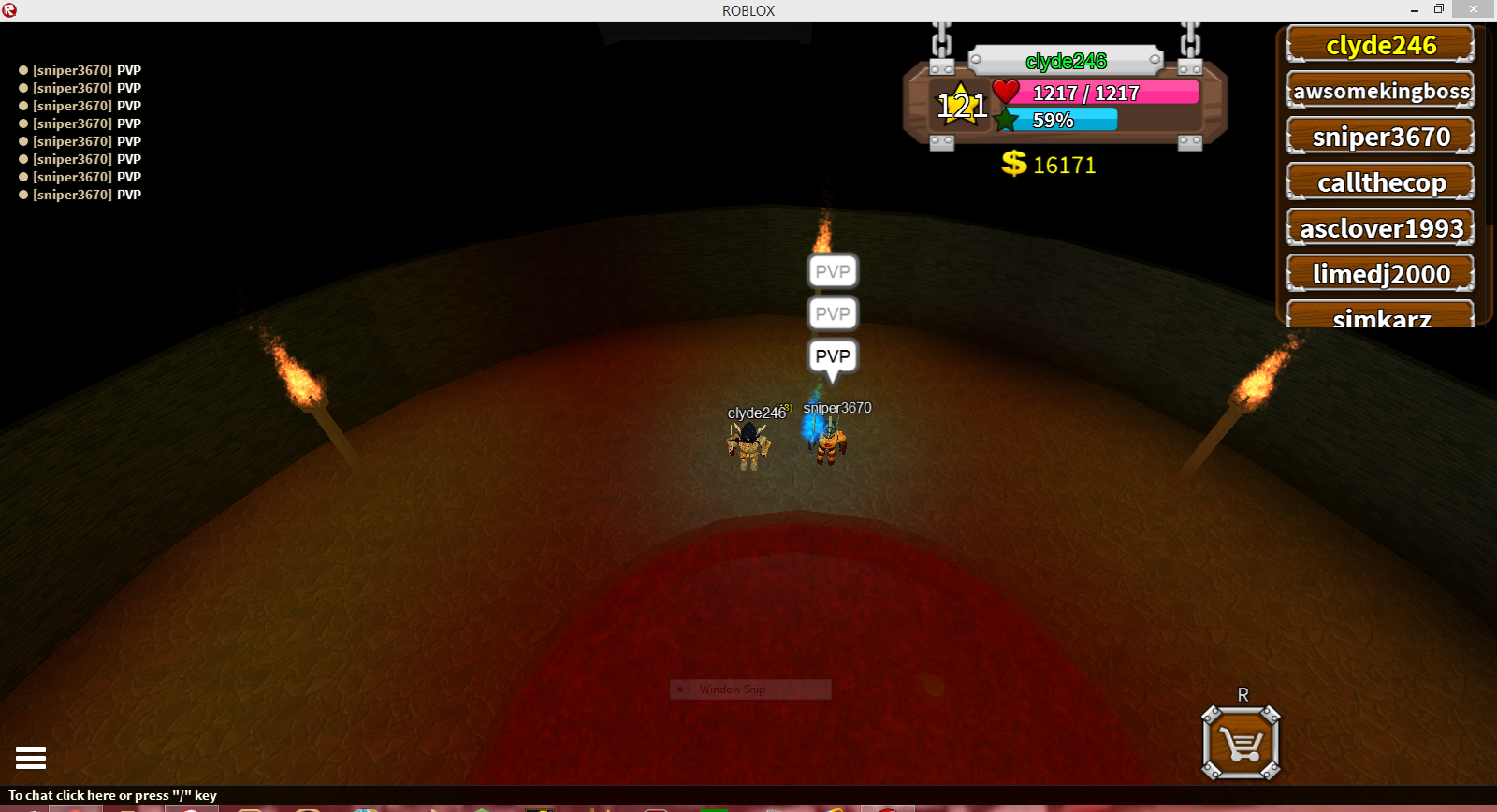This screenshot has height=812, width=1497.
Task: Click callthecop in the player list
Action: pyautogui.click(x=1379, y=181)
